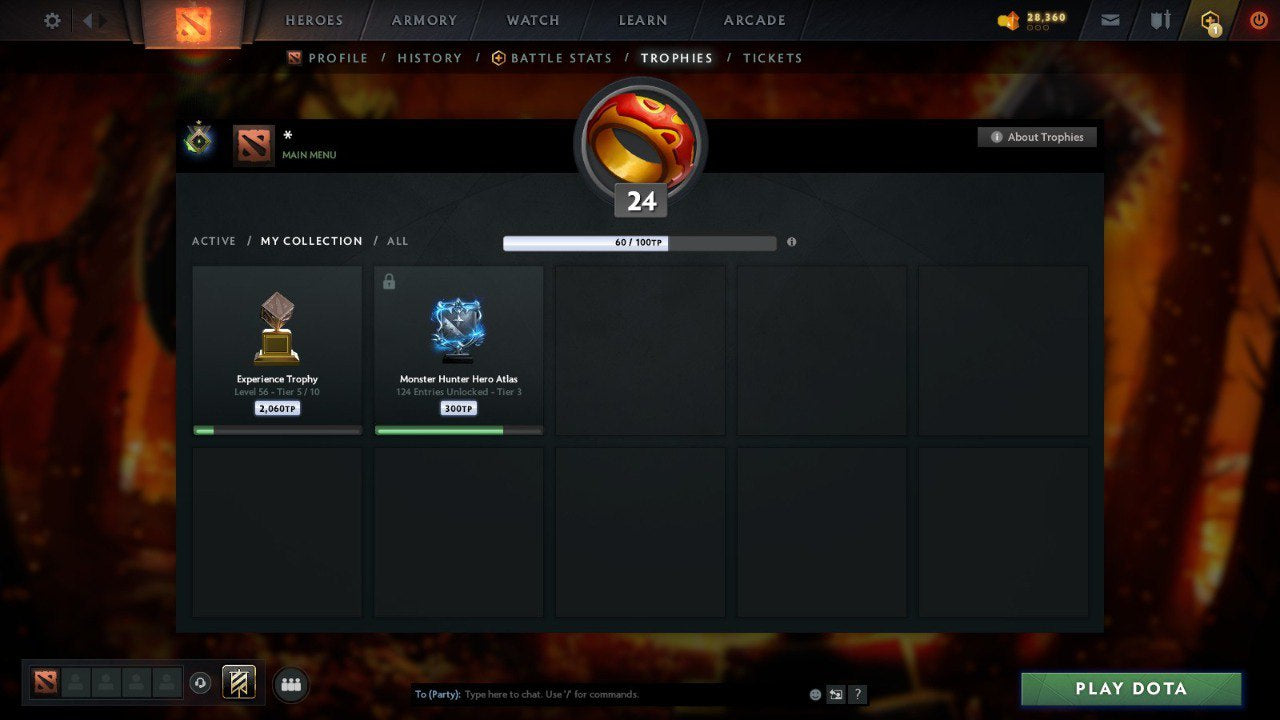Image resolution: width=1280 pixels, height=720 pixels.
Task: Open the mail notifications icon
Action: pos(1109,20)
